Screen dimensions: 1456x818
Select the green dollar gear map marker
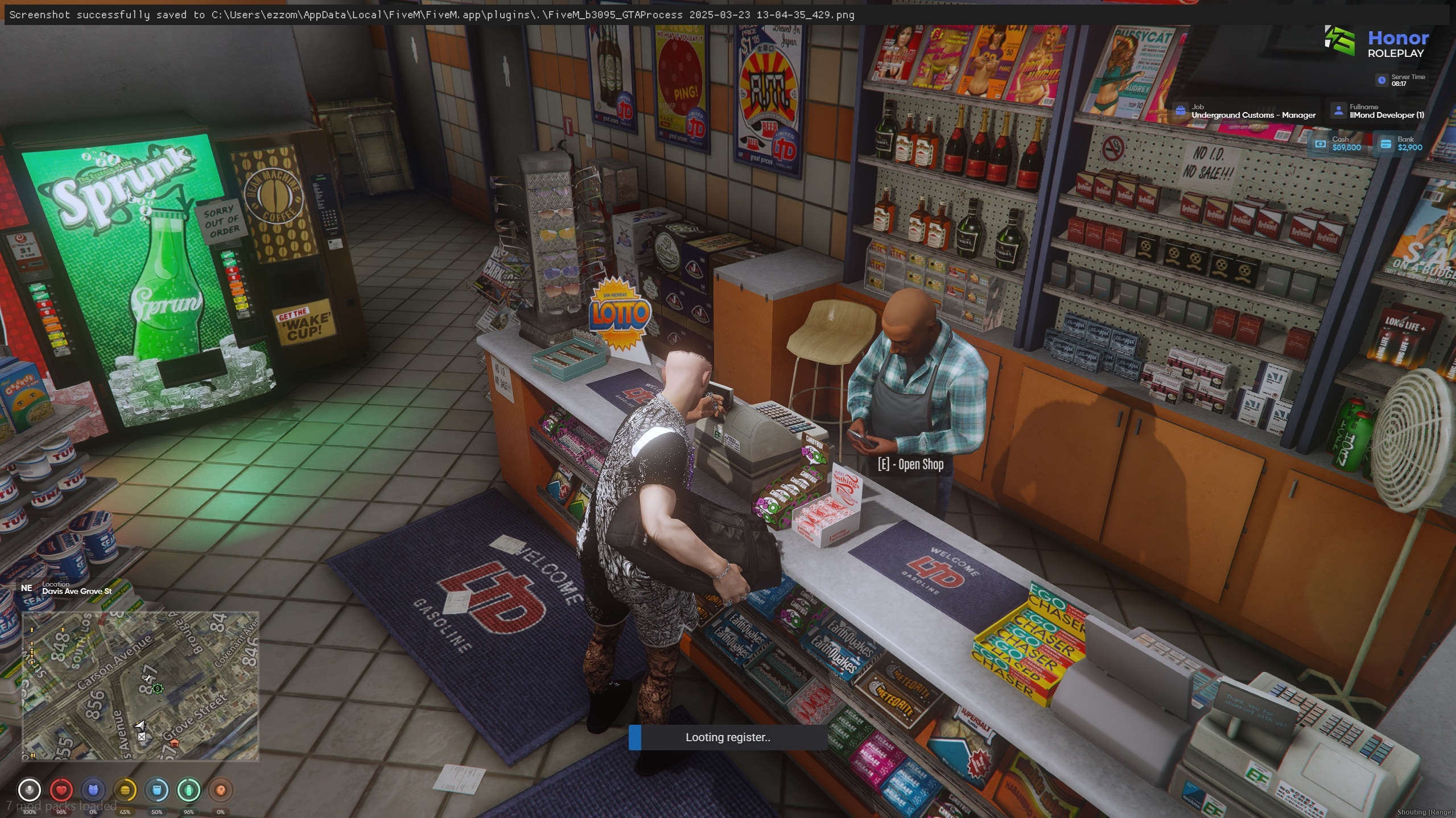pyautogui.click(x=158, y=689)
